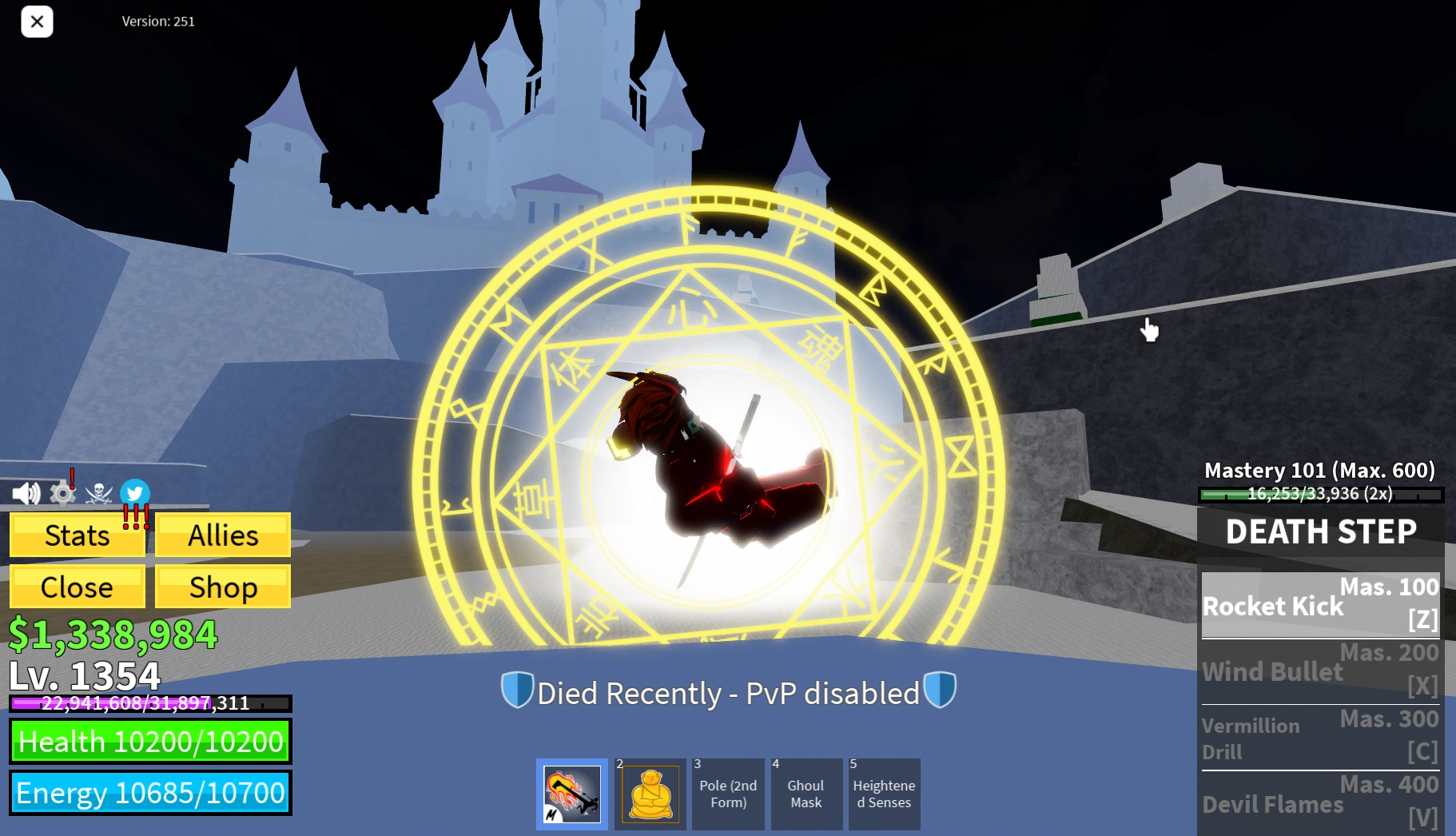Open the Stats panel
Image resolution: width=1456 pixels, height=836 pixels.
pos(77,535)
